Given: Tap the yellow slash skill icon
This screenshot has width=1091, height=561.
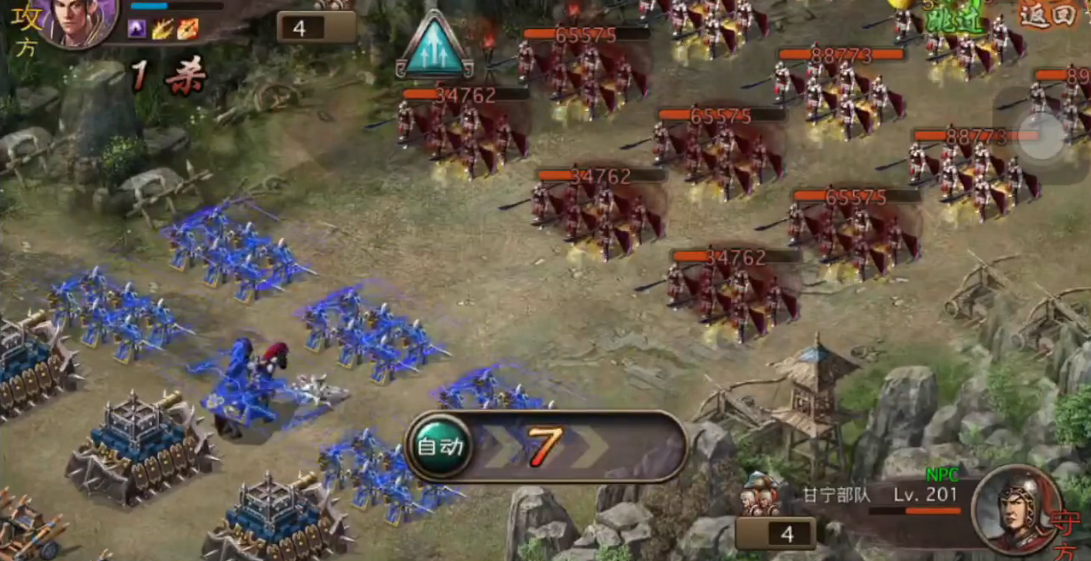Looking at the screenshot, I should coord(162,29).
